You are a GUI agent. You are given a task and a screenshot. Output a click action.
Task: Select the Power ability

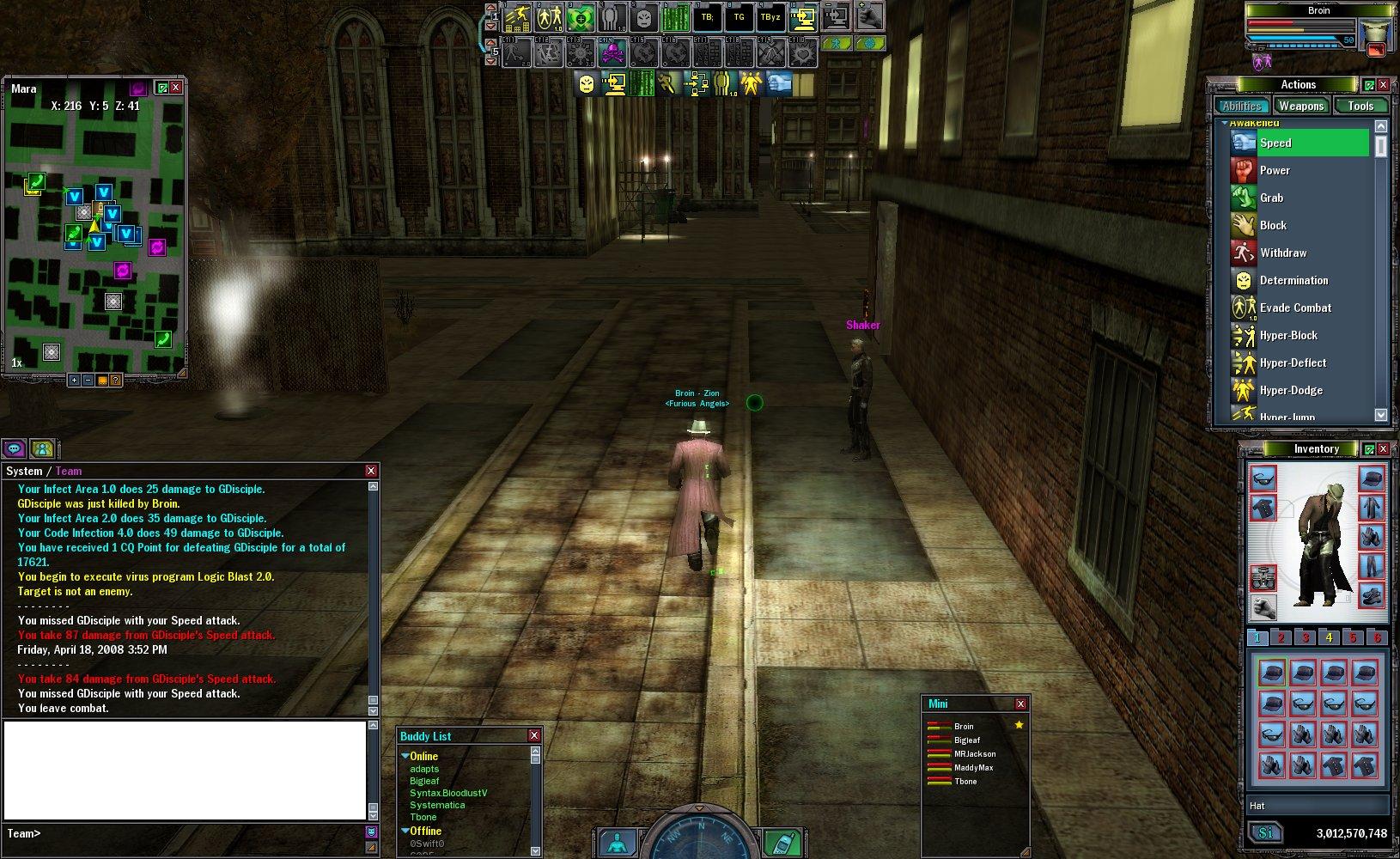pos(1275,170)
